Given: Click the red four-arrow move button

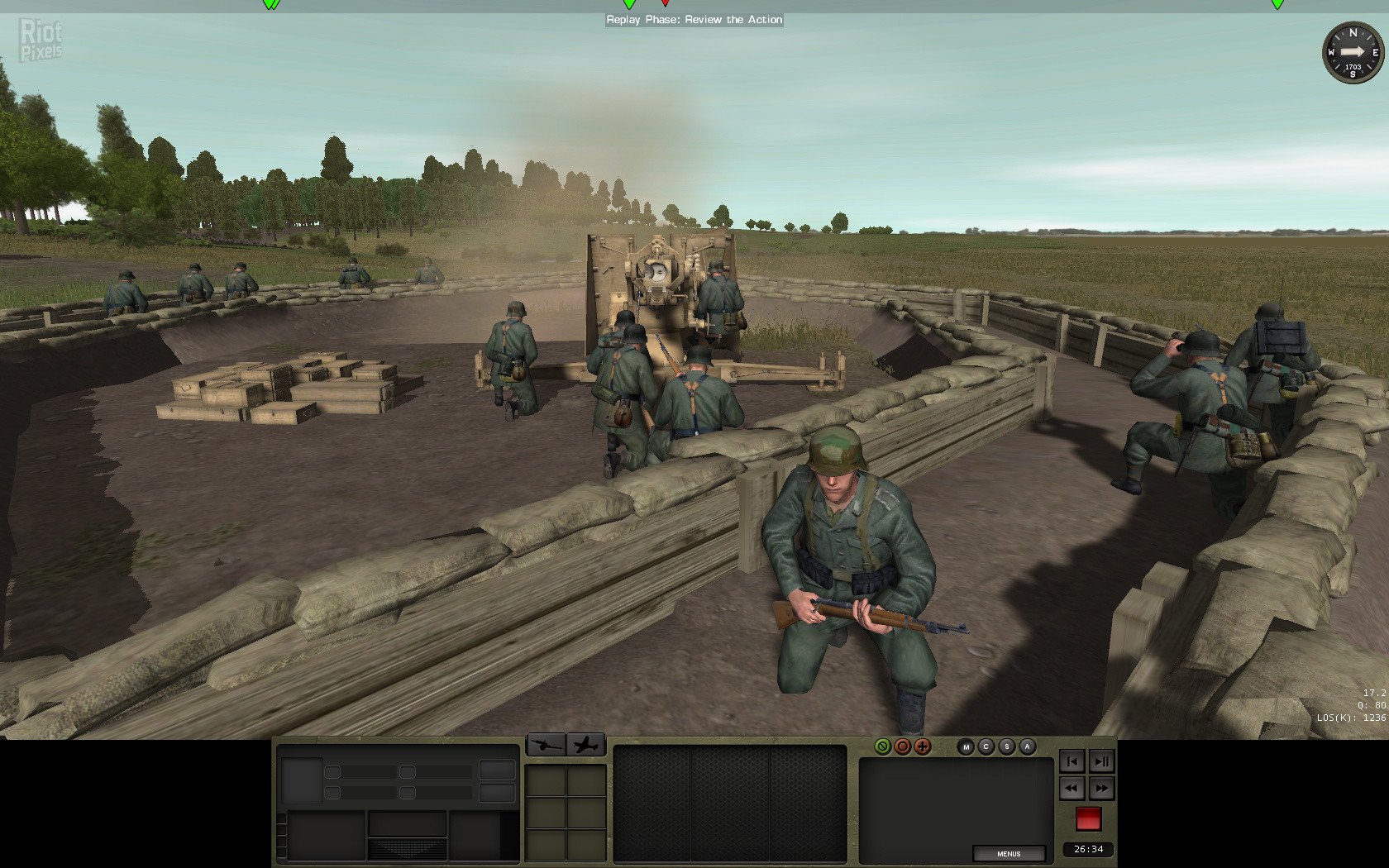Looking at the screenshot, I should [x=923, y=746].
